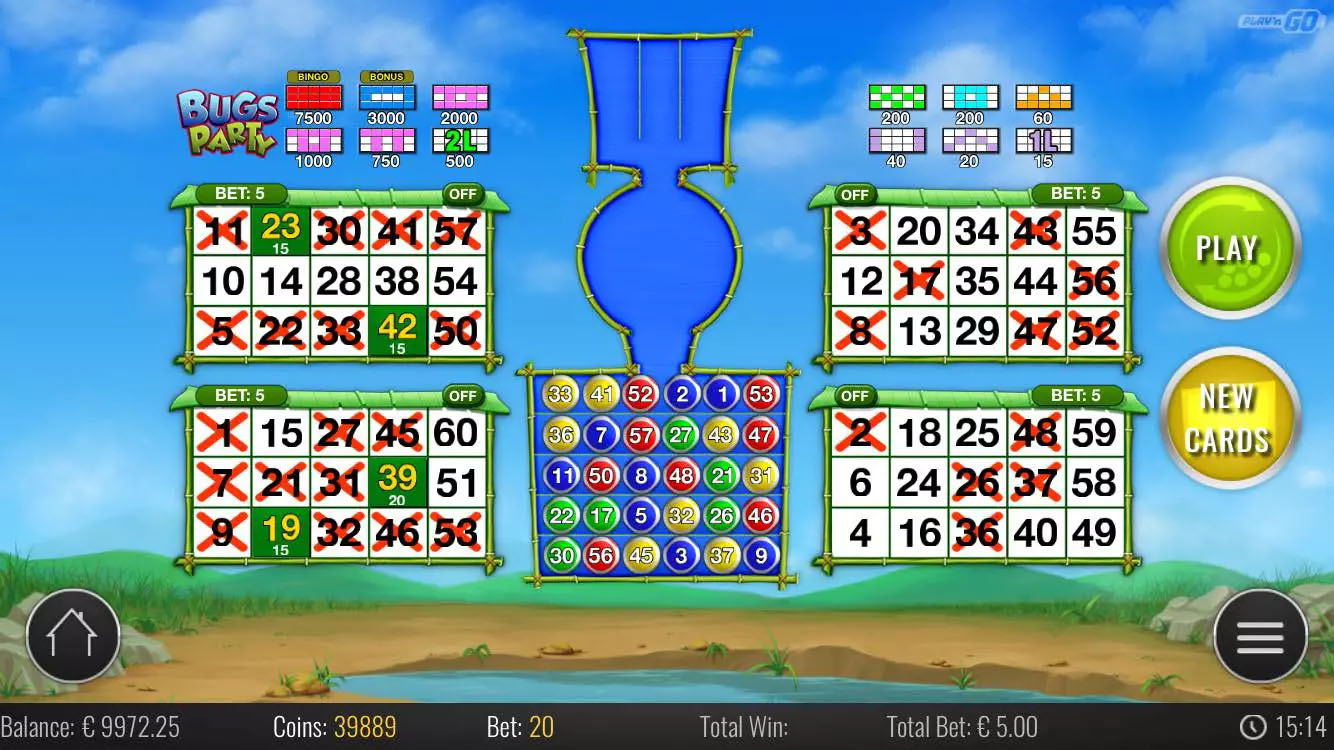Open the hamburger game menu
The image size is (1334, 750).
pos(1260,635)
